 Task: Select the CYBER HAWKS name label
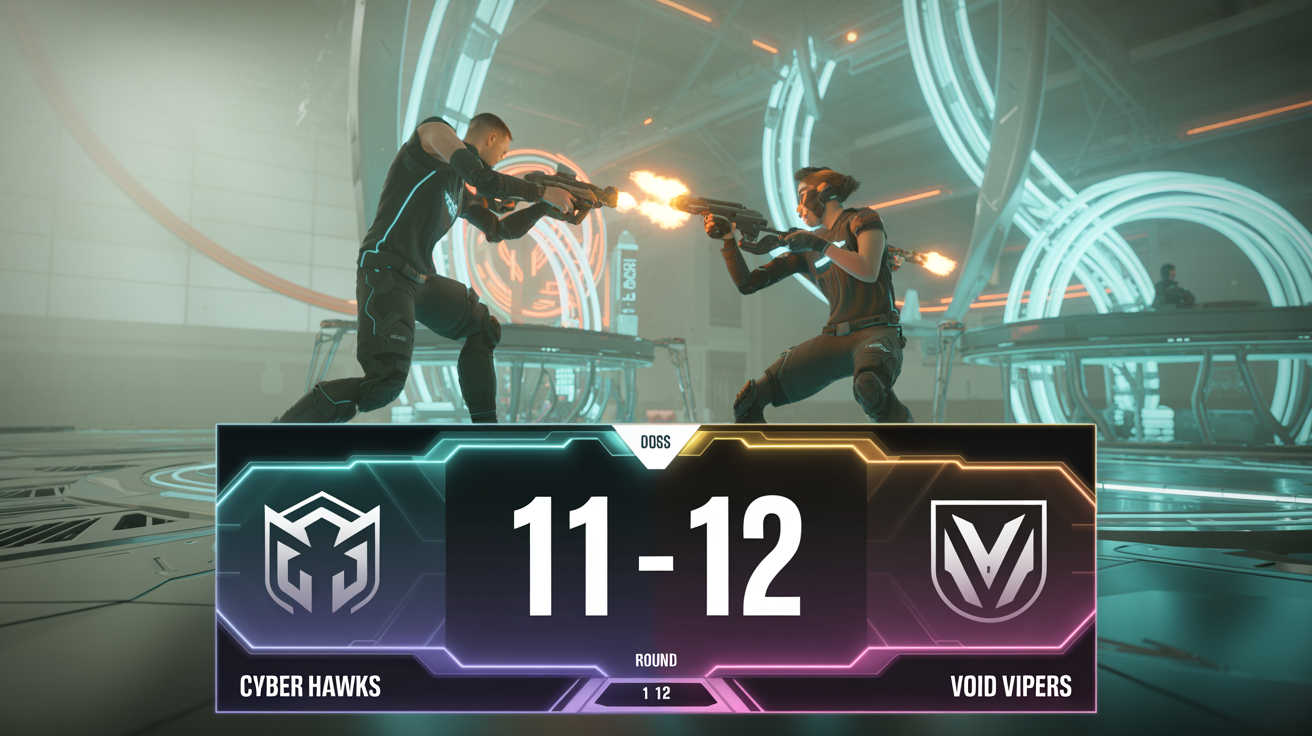(310, 687)
